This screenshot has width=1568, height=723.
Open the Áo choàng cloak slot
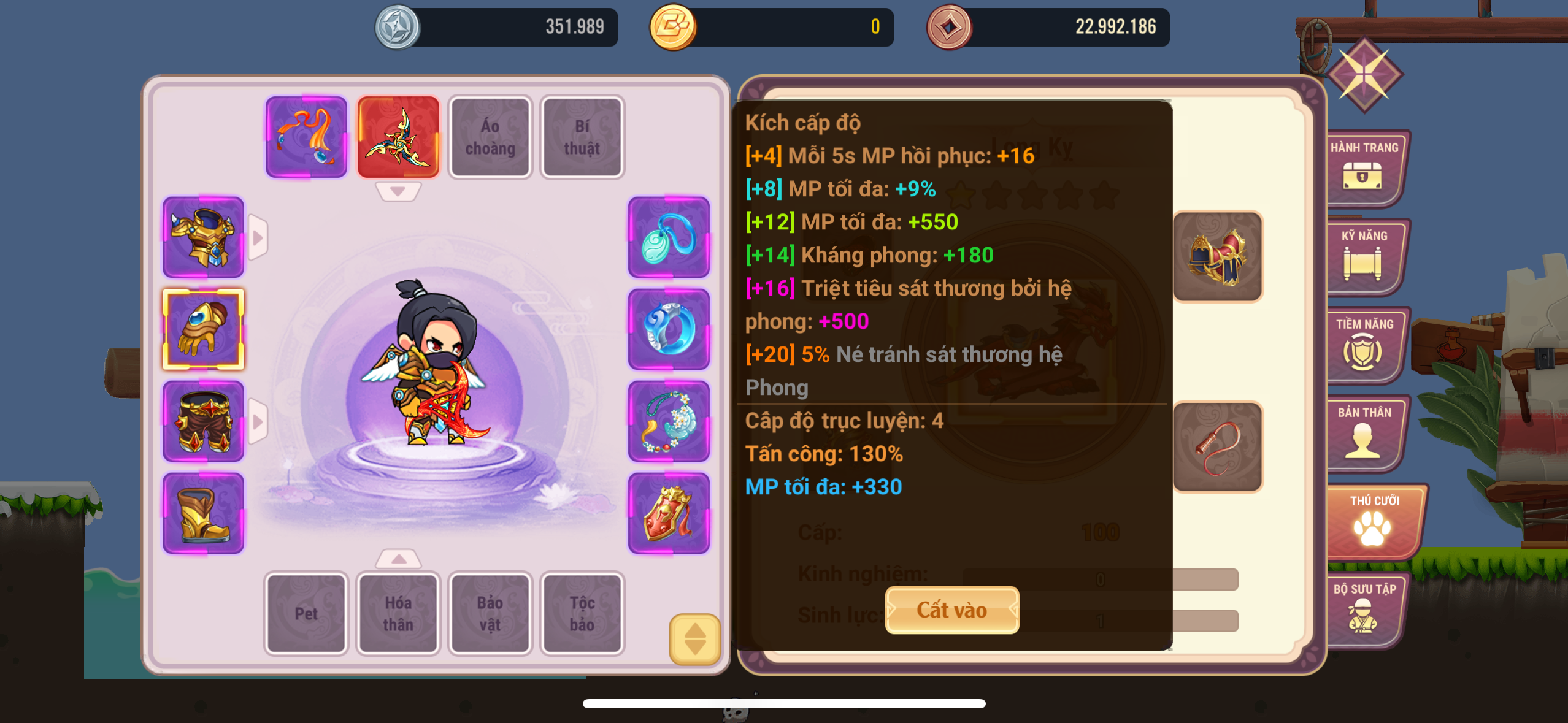490,137
